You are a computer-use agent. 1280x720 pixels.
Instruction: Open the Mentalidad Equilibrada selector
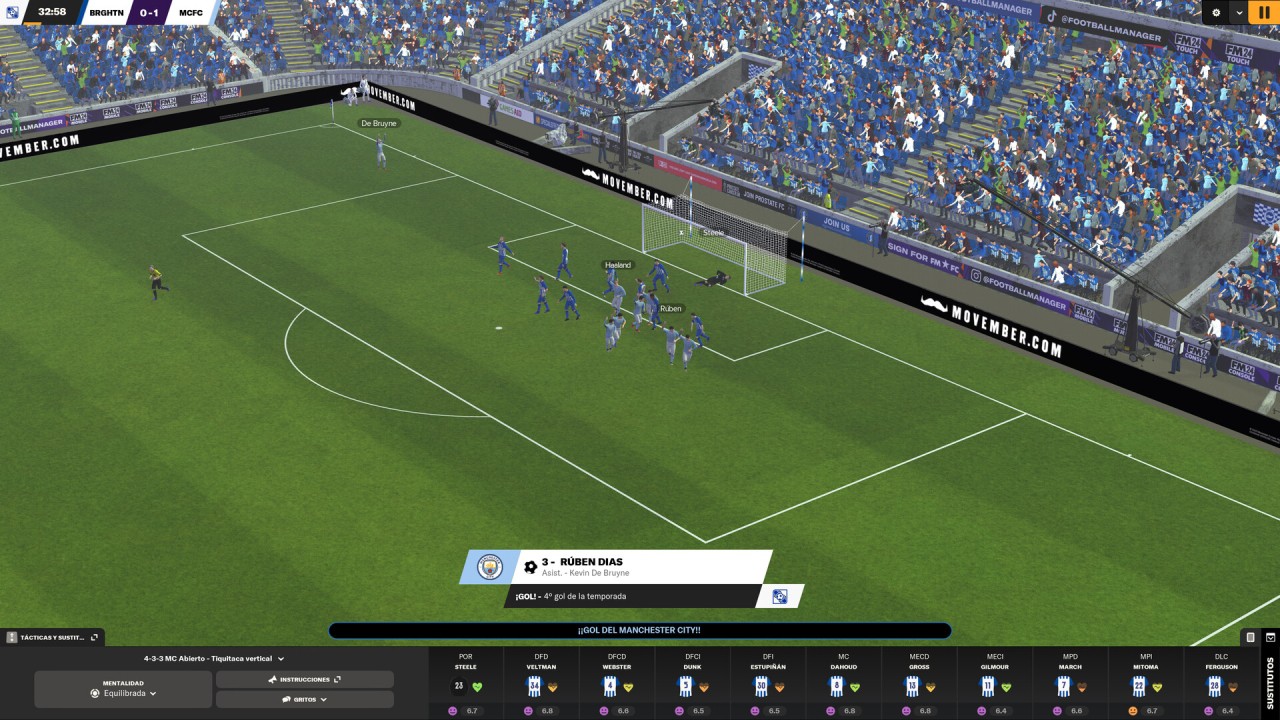(123, 688)
